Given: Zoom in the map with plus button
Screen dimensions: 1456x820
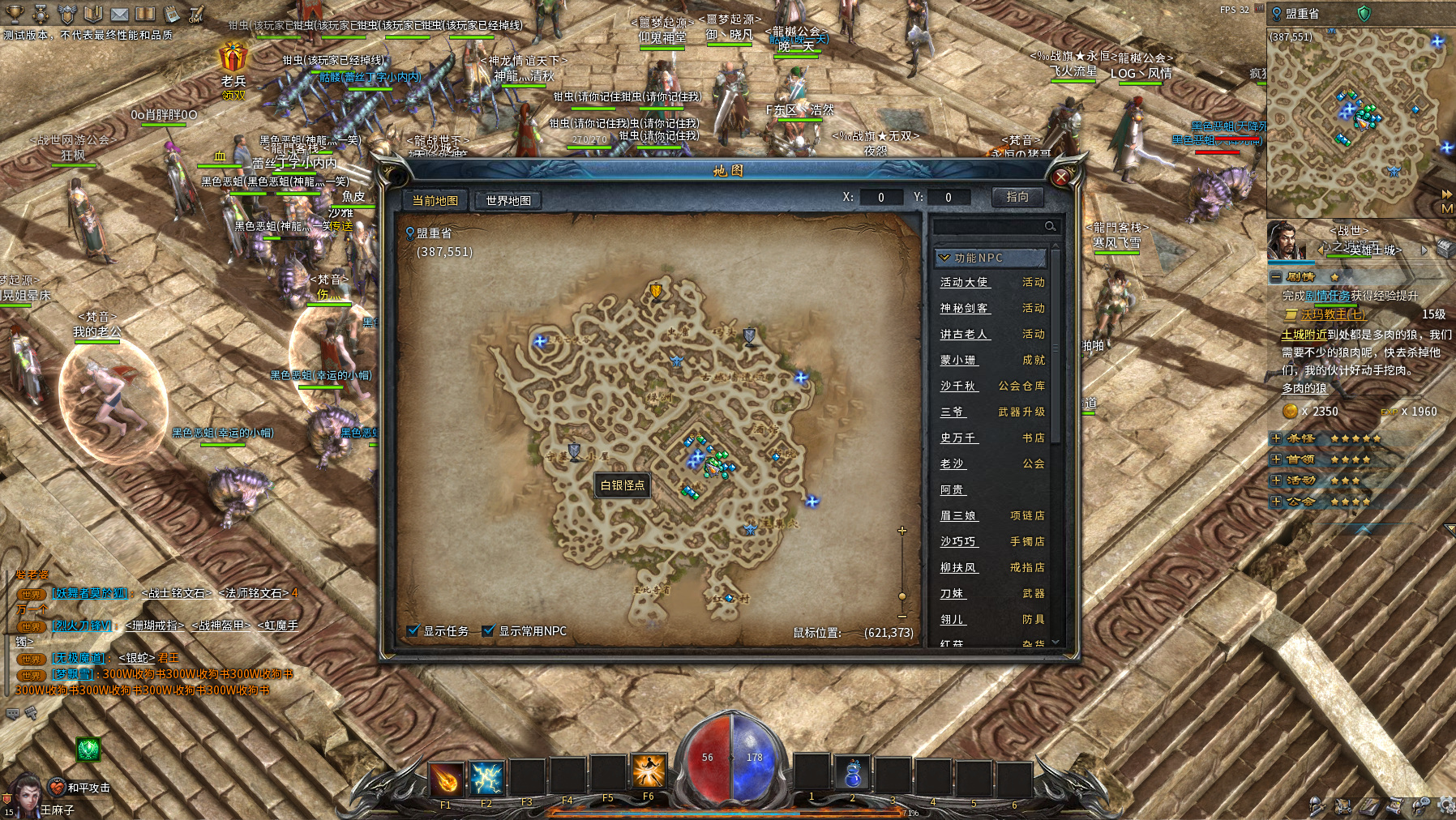Looking at the screenshot, I should 901,531.
